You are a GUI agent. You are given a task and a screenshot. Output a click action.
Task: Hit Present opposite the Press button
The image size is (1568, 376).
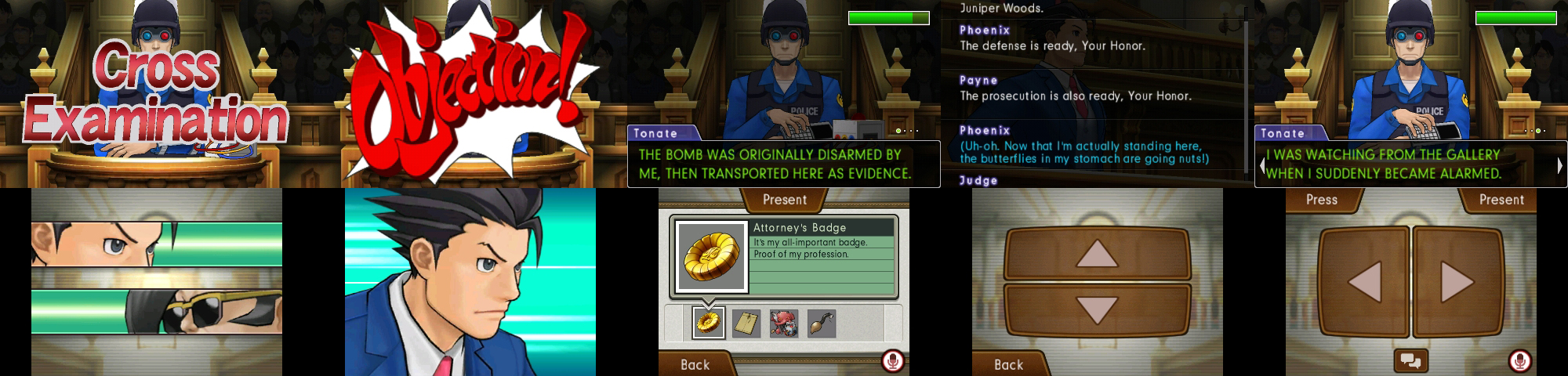point(1501,200)
